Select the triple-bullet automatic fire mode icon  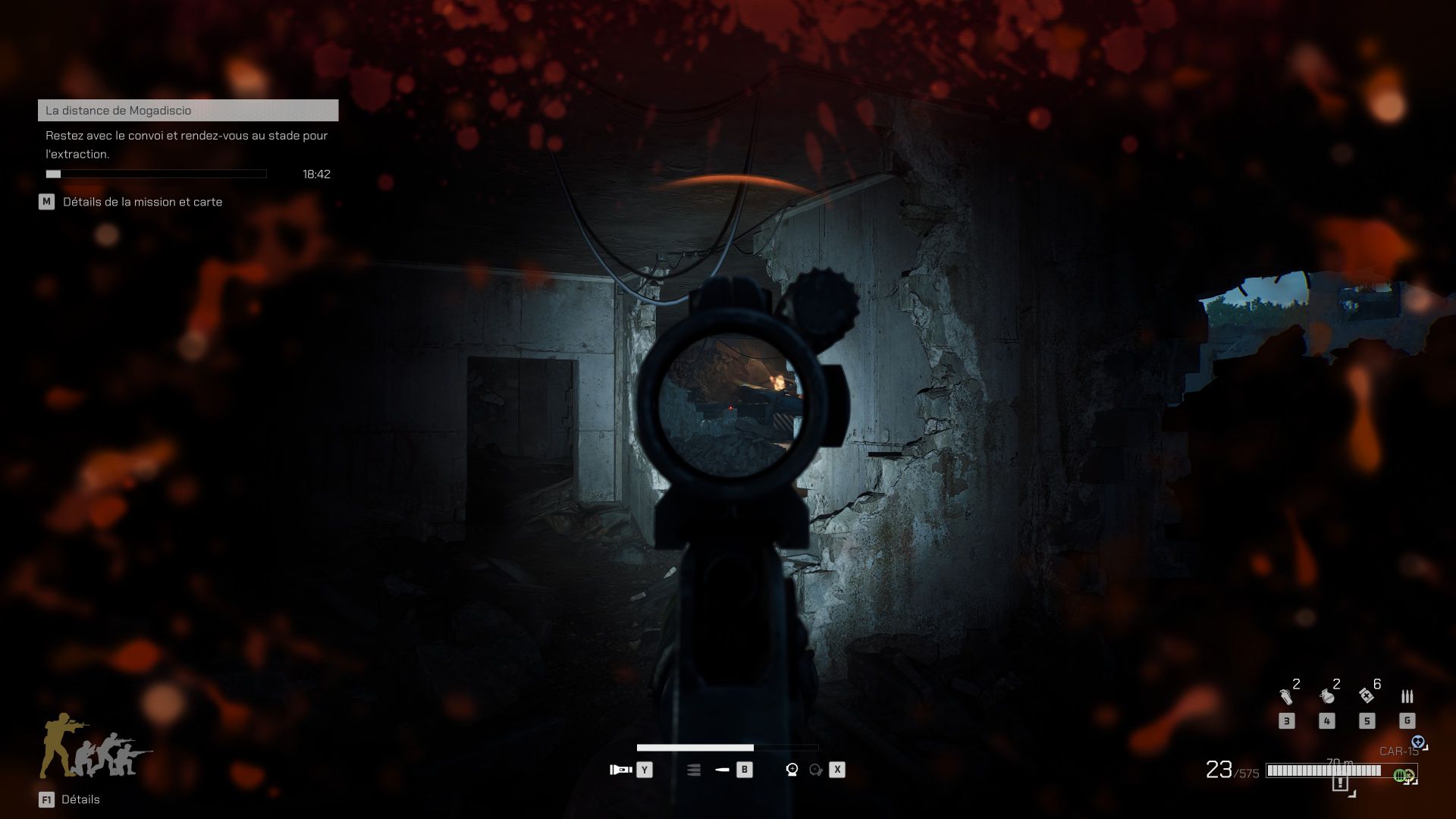(693, 770)
